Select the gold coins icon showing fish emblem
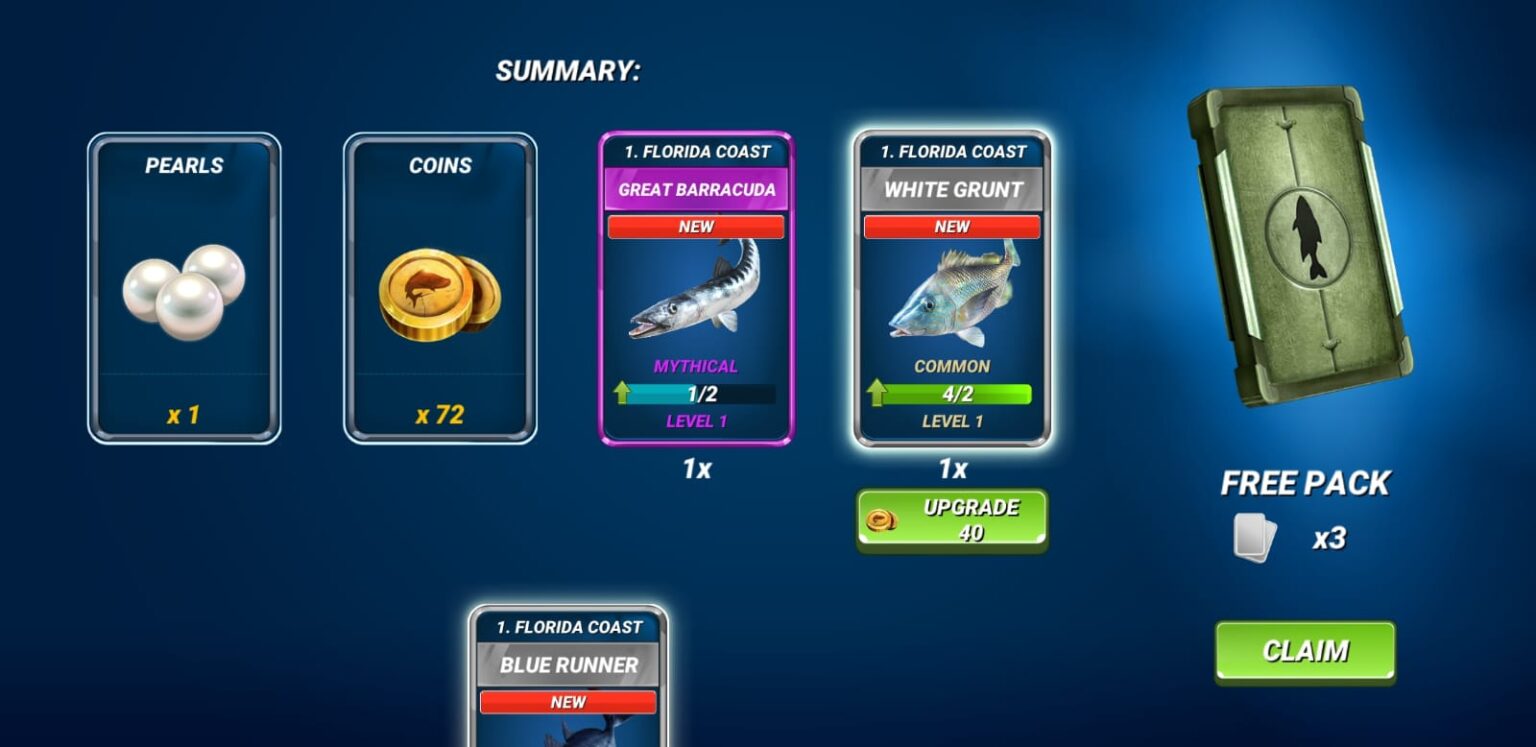 point(438,295)
